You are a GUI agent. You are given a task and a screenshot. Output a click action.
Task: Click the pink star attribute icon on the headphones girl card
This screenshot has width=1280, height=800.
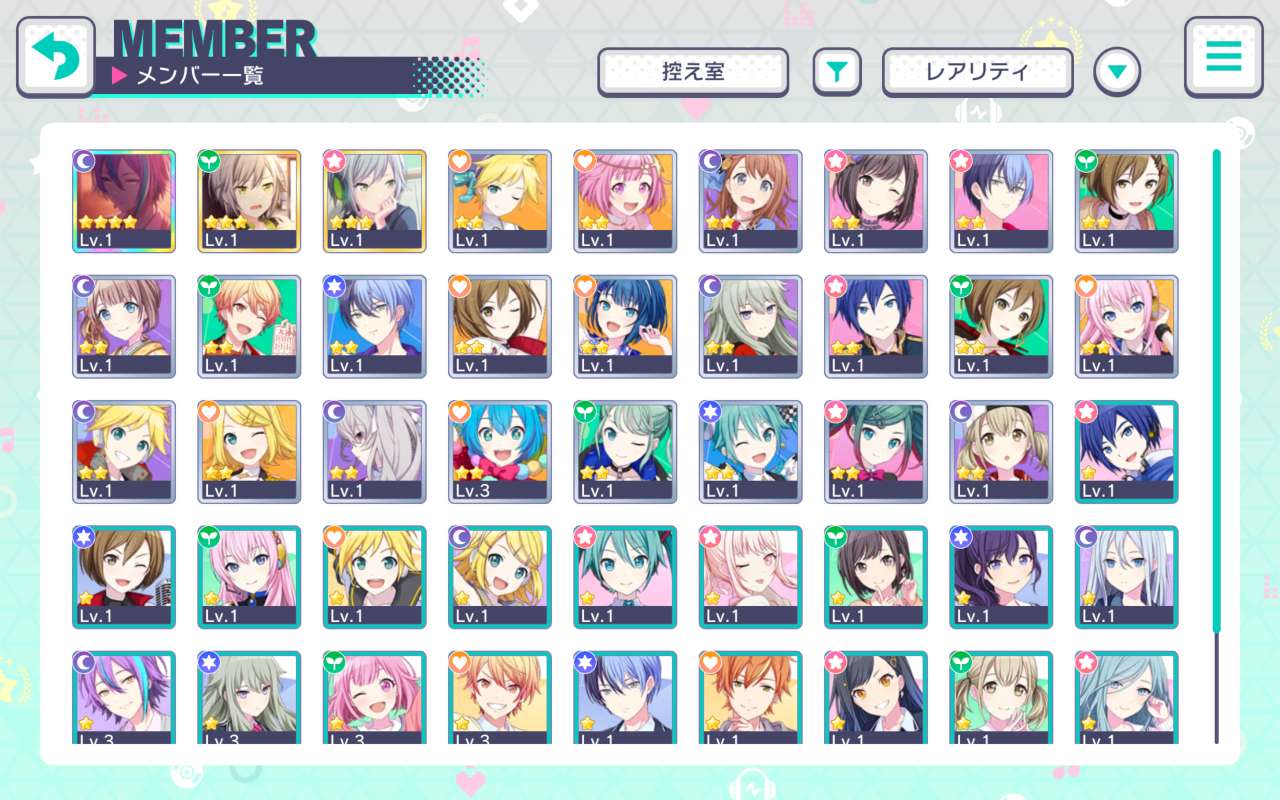click(x=336, y=161)
